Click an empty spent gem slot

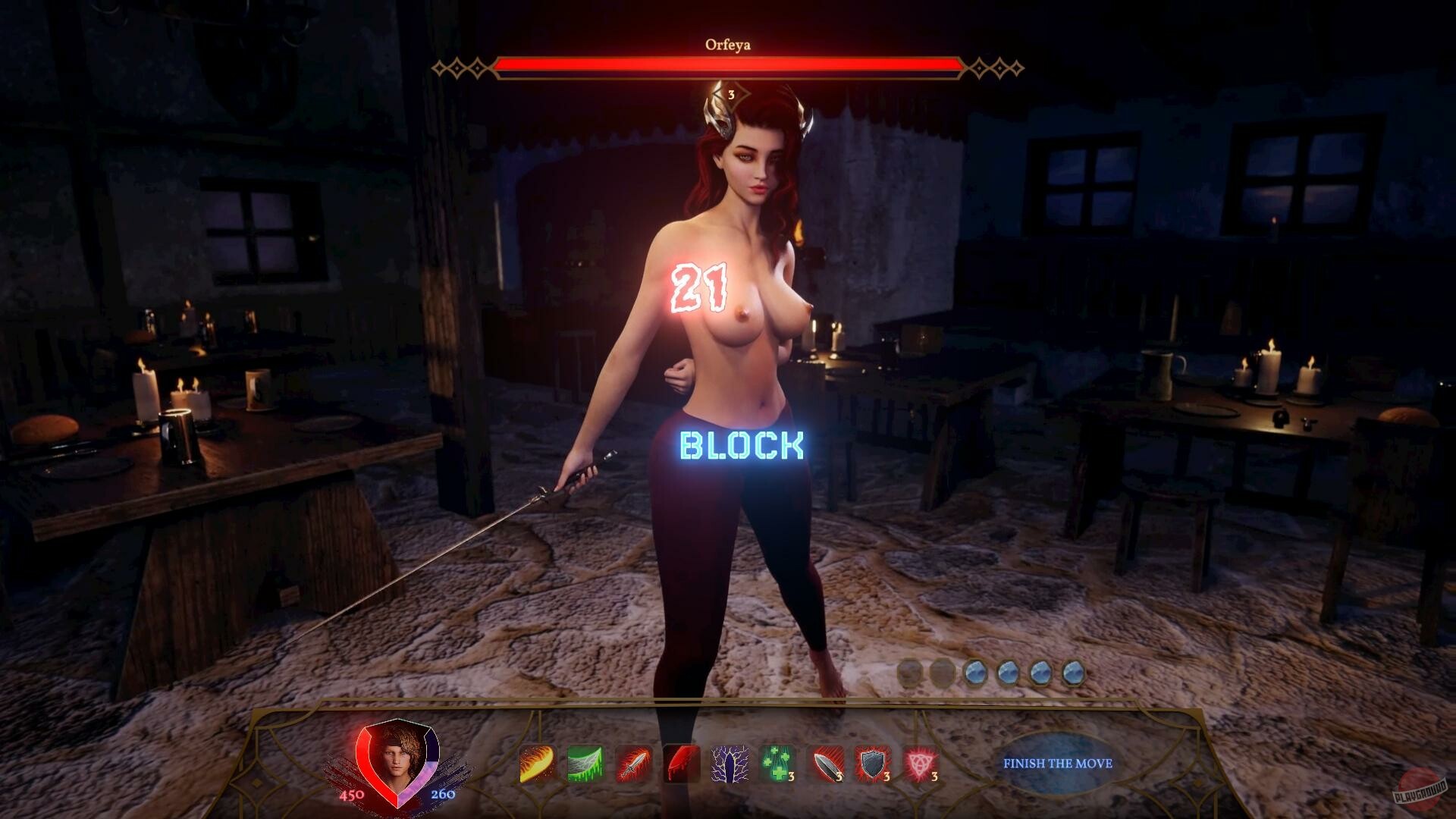coord(910,670)
